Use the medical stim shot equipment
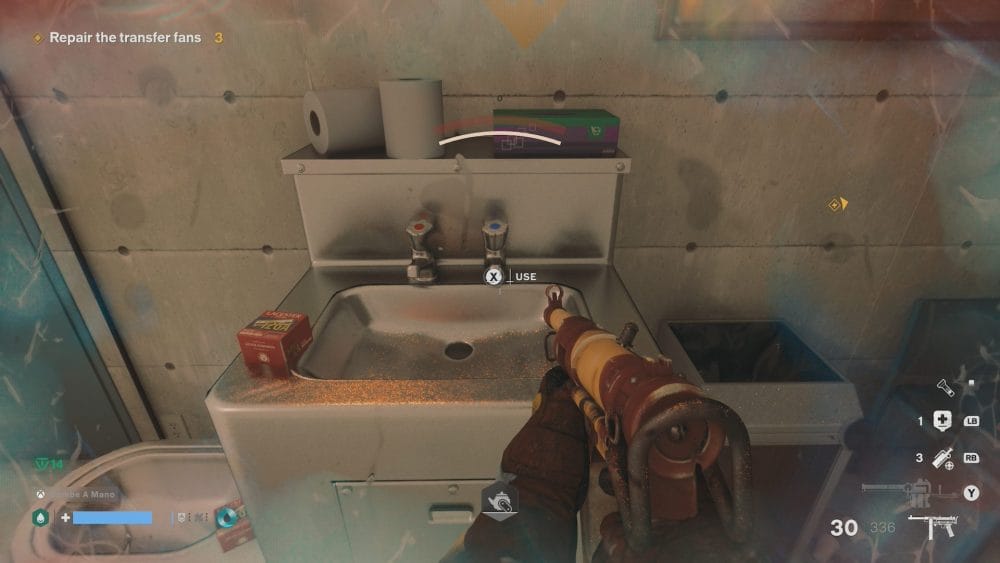Screen dimensions: 1000x563 pos(941,421)
